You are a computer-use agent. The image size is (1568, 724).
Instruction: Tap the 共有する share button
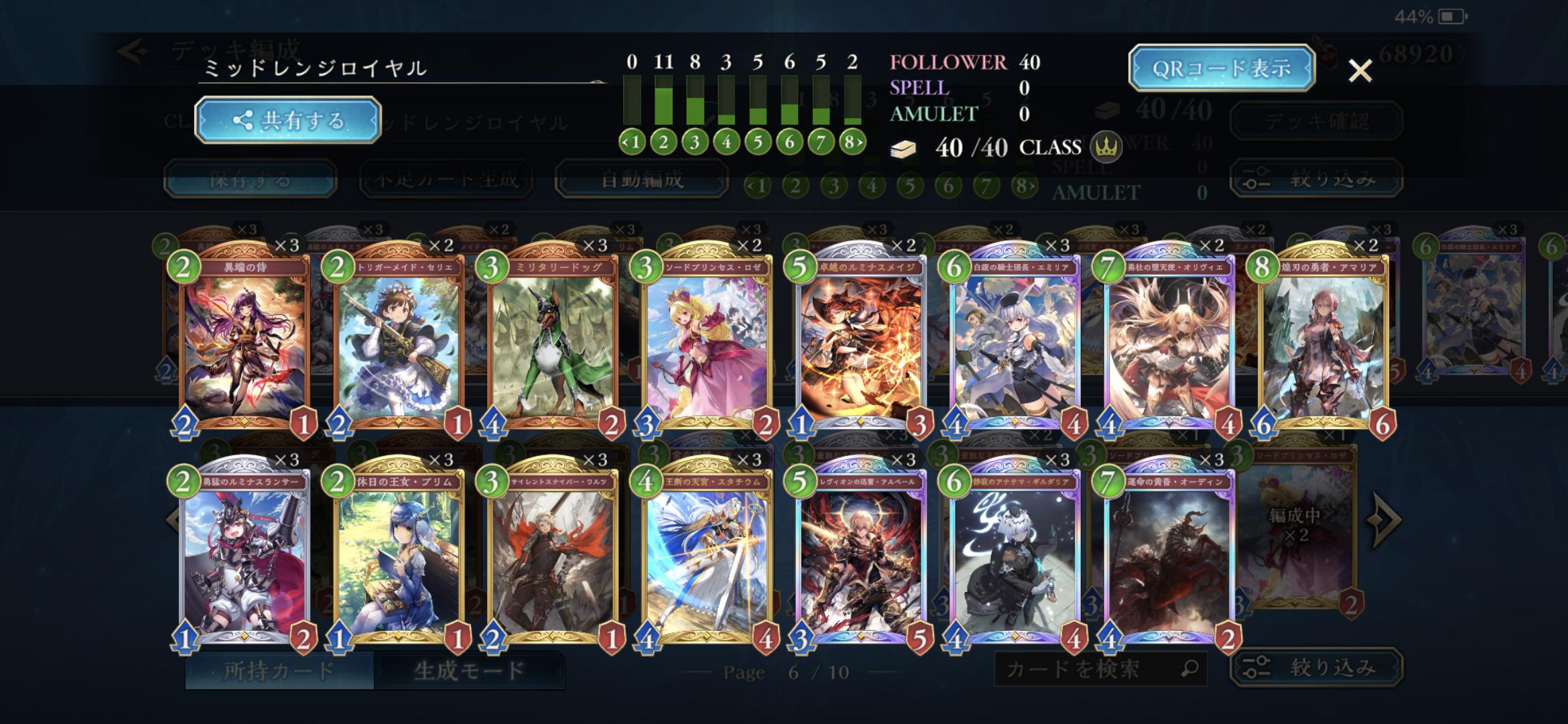(288, 120)
